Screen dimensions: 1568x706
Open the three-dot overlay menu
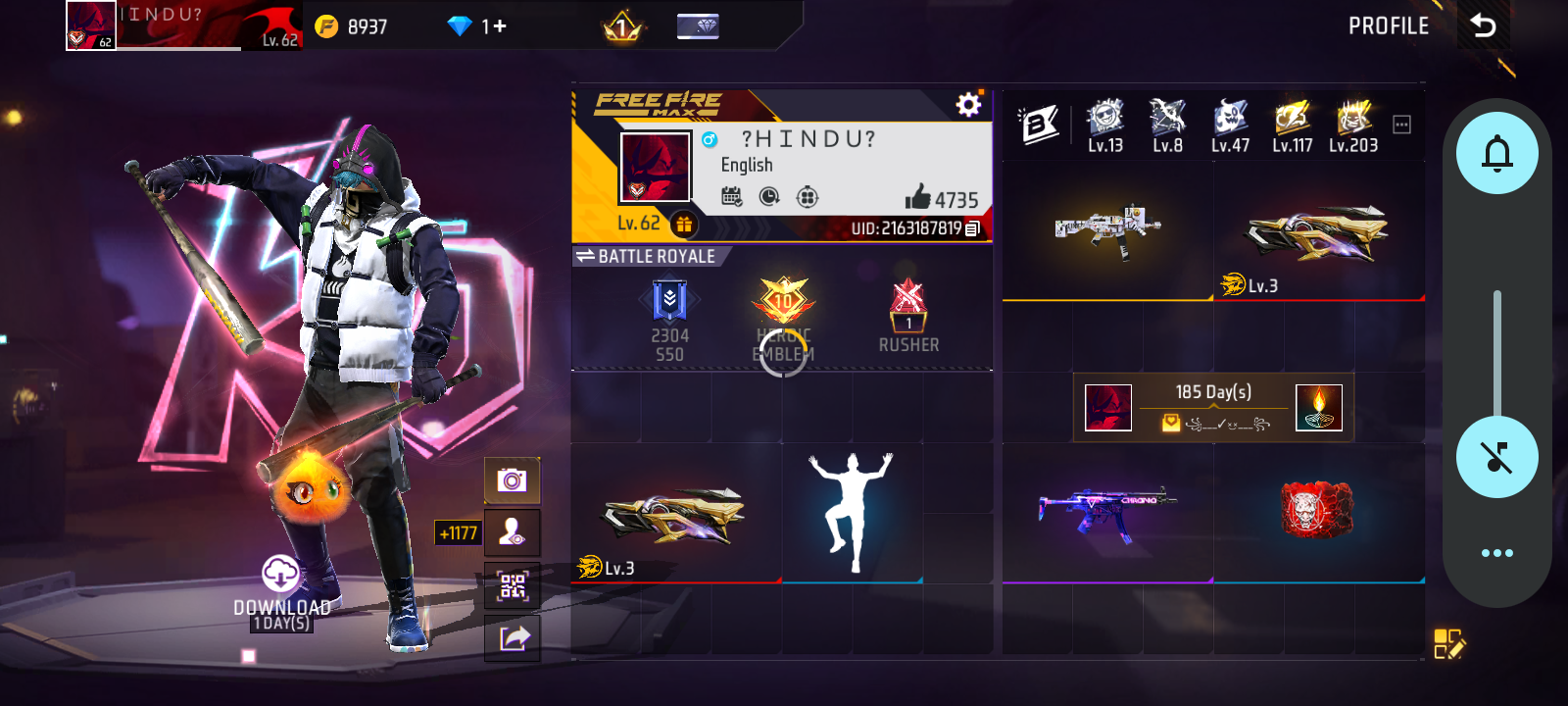pos(1496,553)
